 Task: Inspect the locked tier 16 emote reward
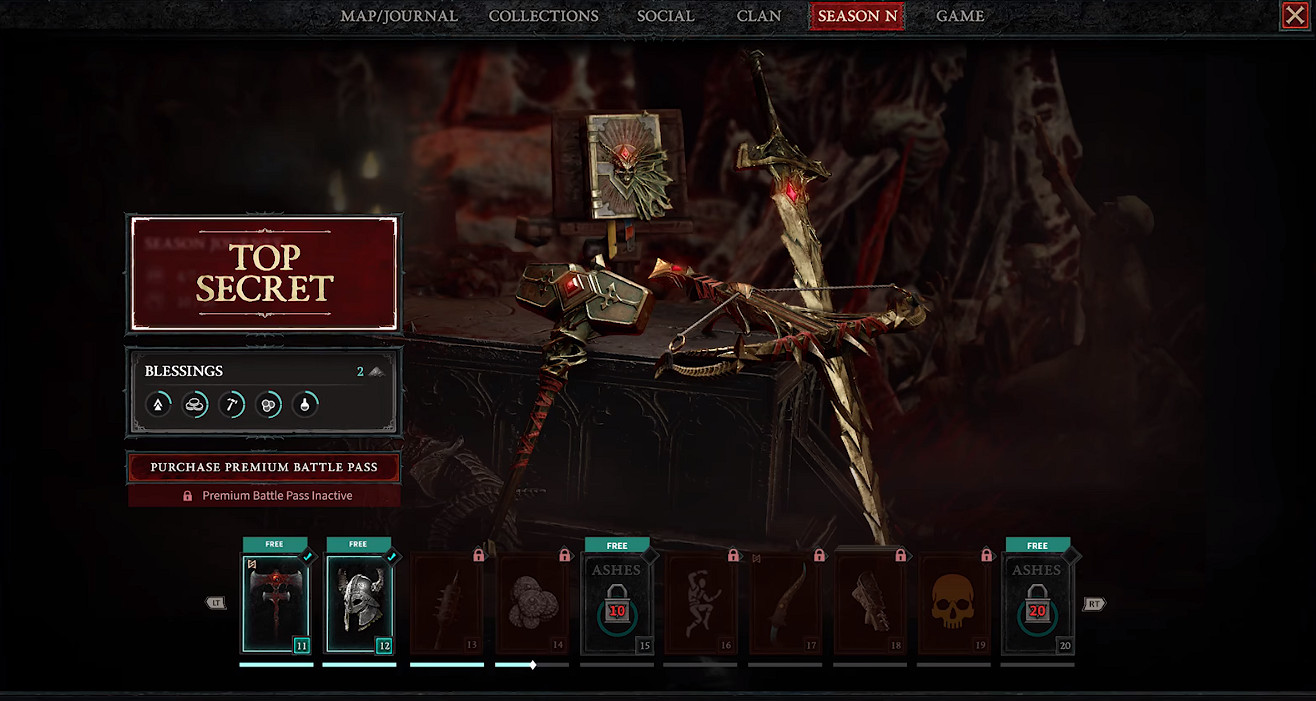700,602
